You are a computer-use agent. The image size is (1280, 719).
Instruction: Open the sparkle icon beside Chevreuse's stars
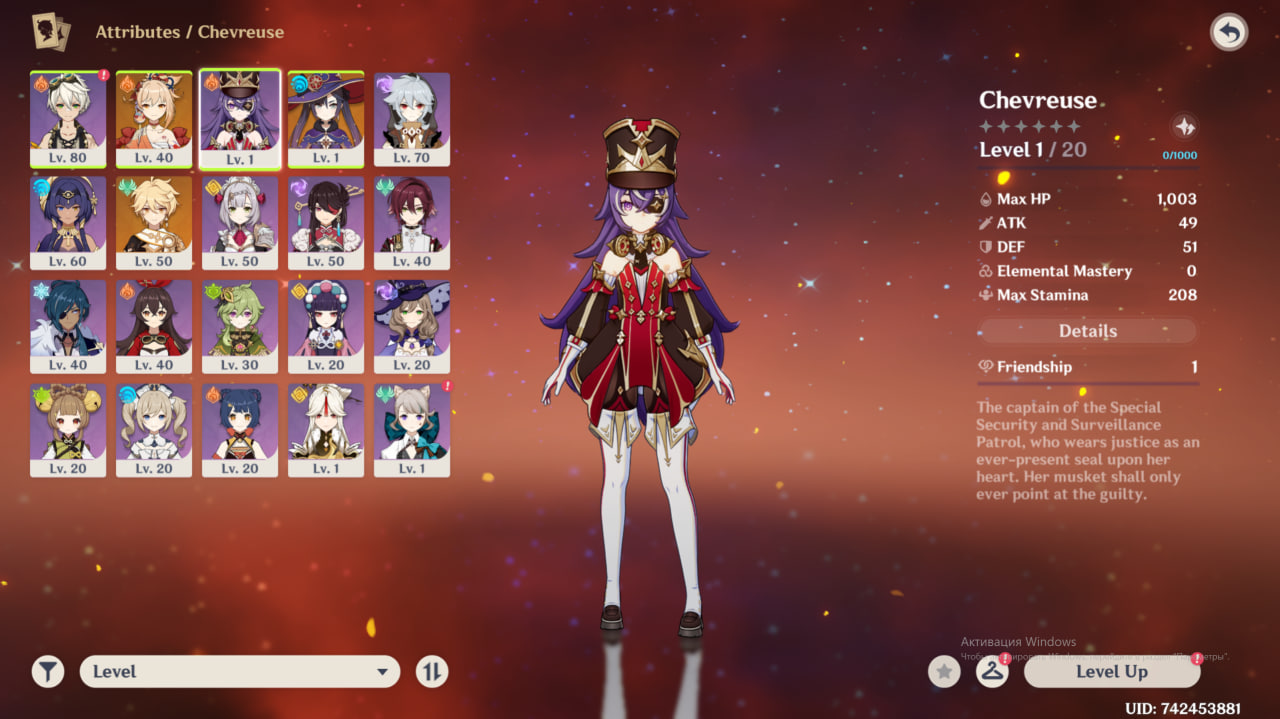point(1184,127)
